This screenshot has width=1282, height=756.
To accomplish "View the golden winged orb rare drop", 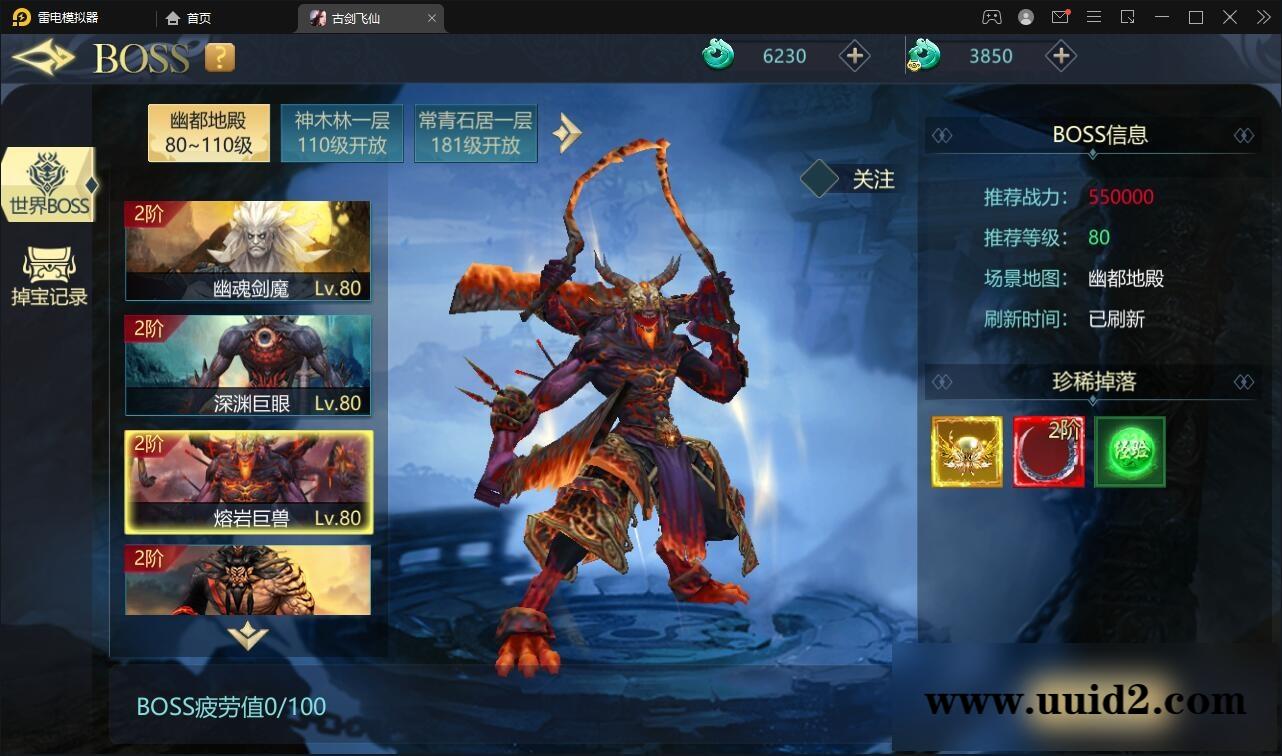I will 966,451.
